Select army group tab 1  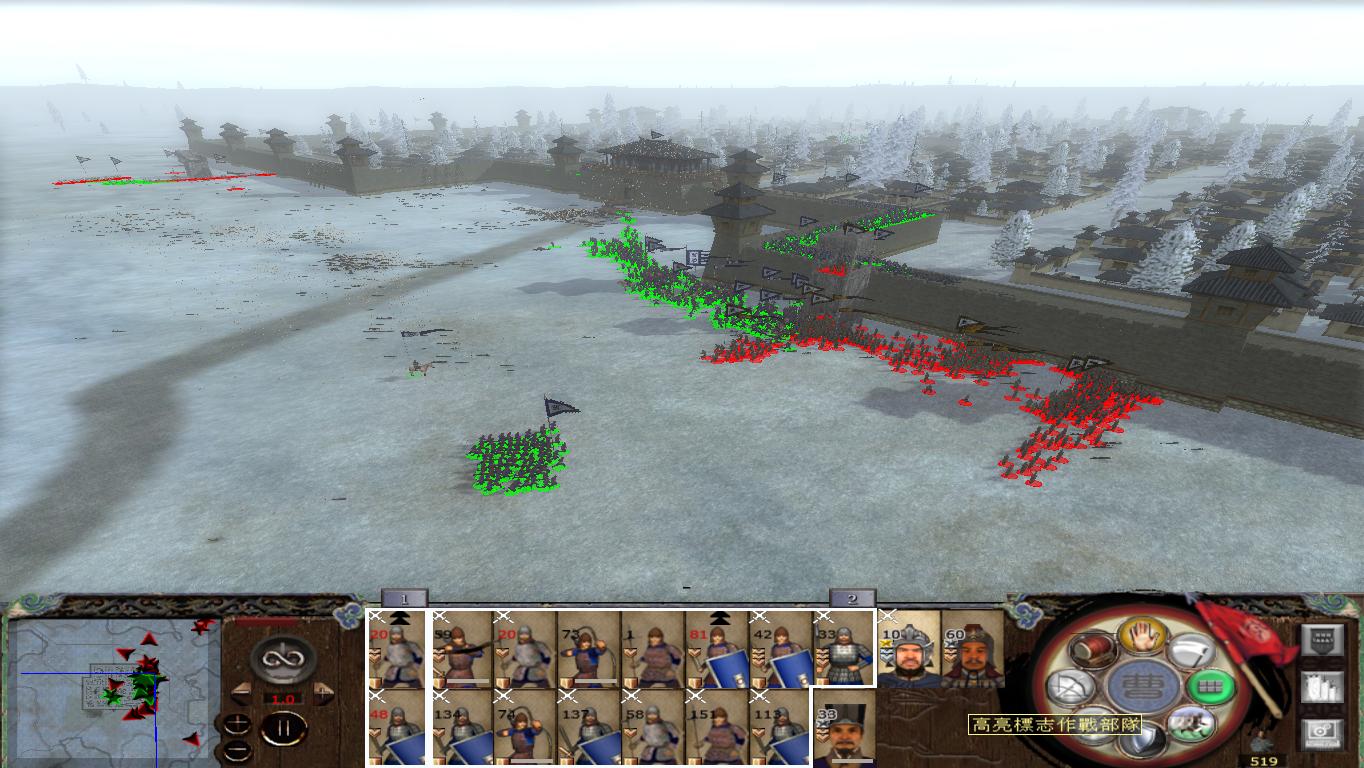404,597
